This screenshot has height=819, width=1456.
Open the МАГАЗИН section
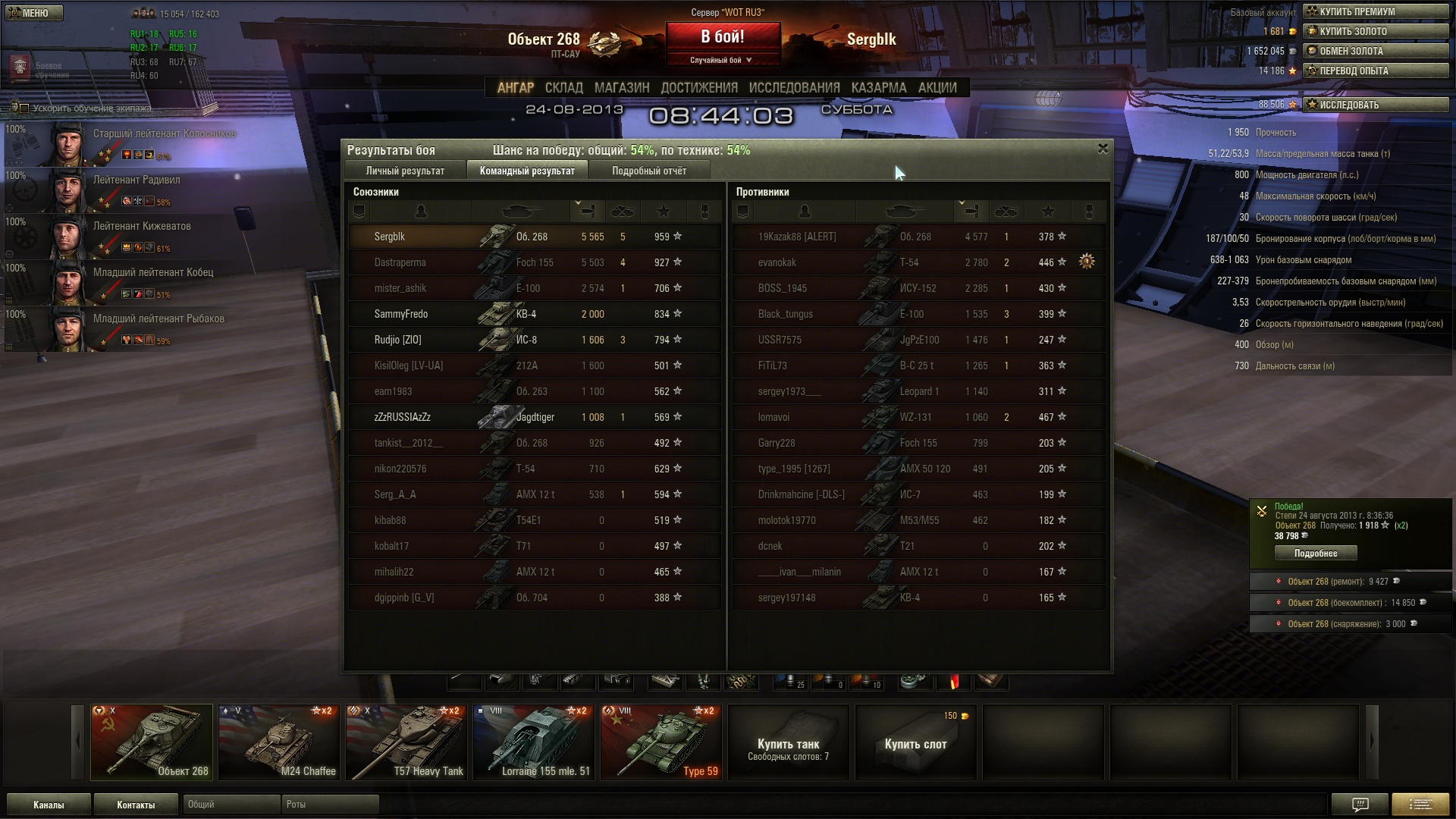[x=622, y=88]
